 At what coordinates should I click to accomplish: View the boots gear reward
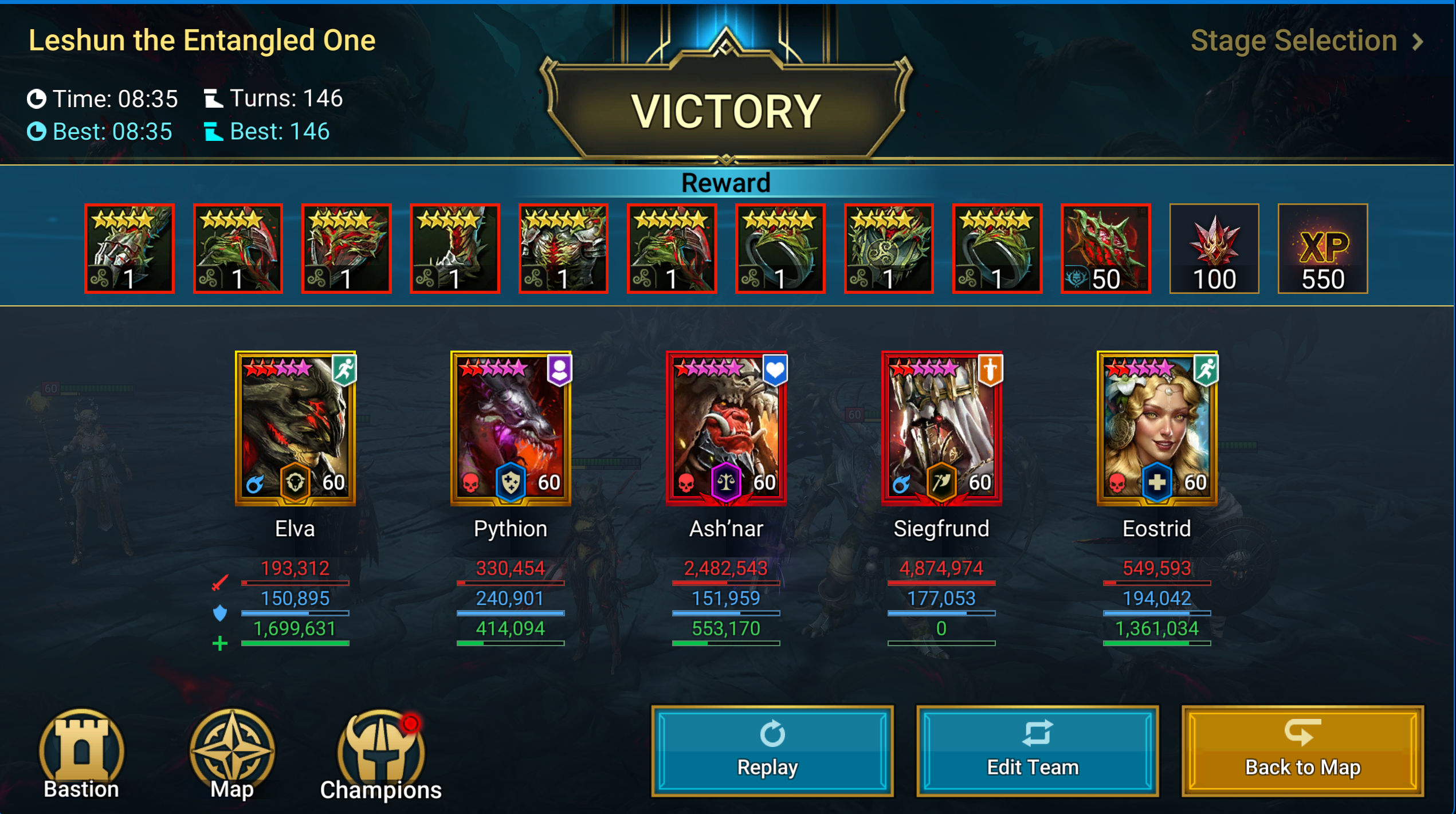[455, 249]
